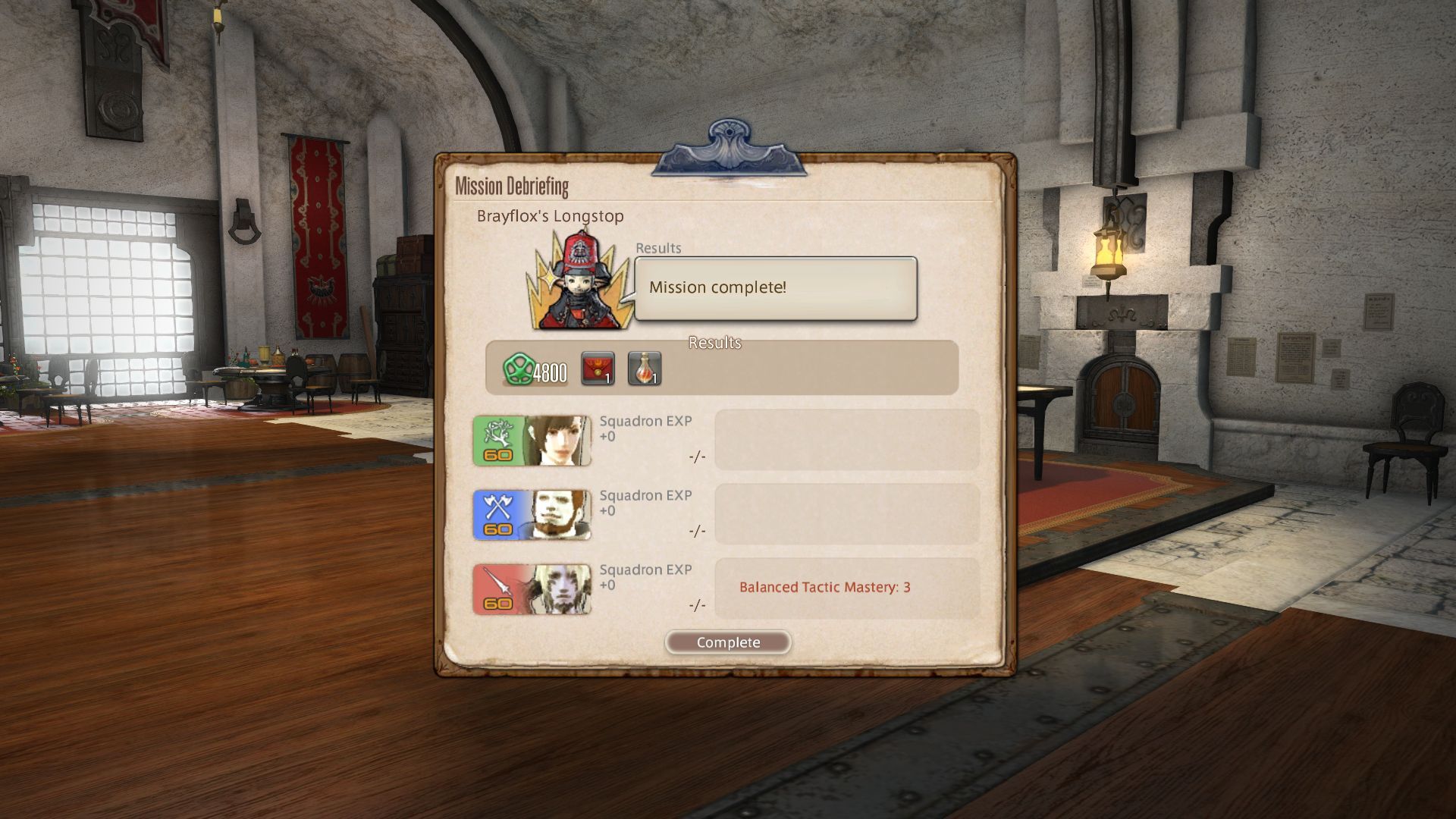The image size is (1456, 819).
Task: Click the company seals currency icon
Action: 520,369
